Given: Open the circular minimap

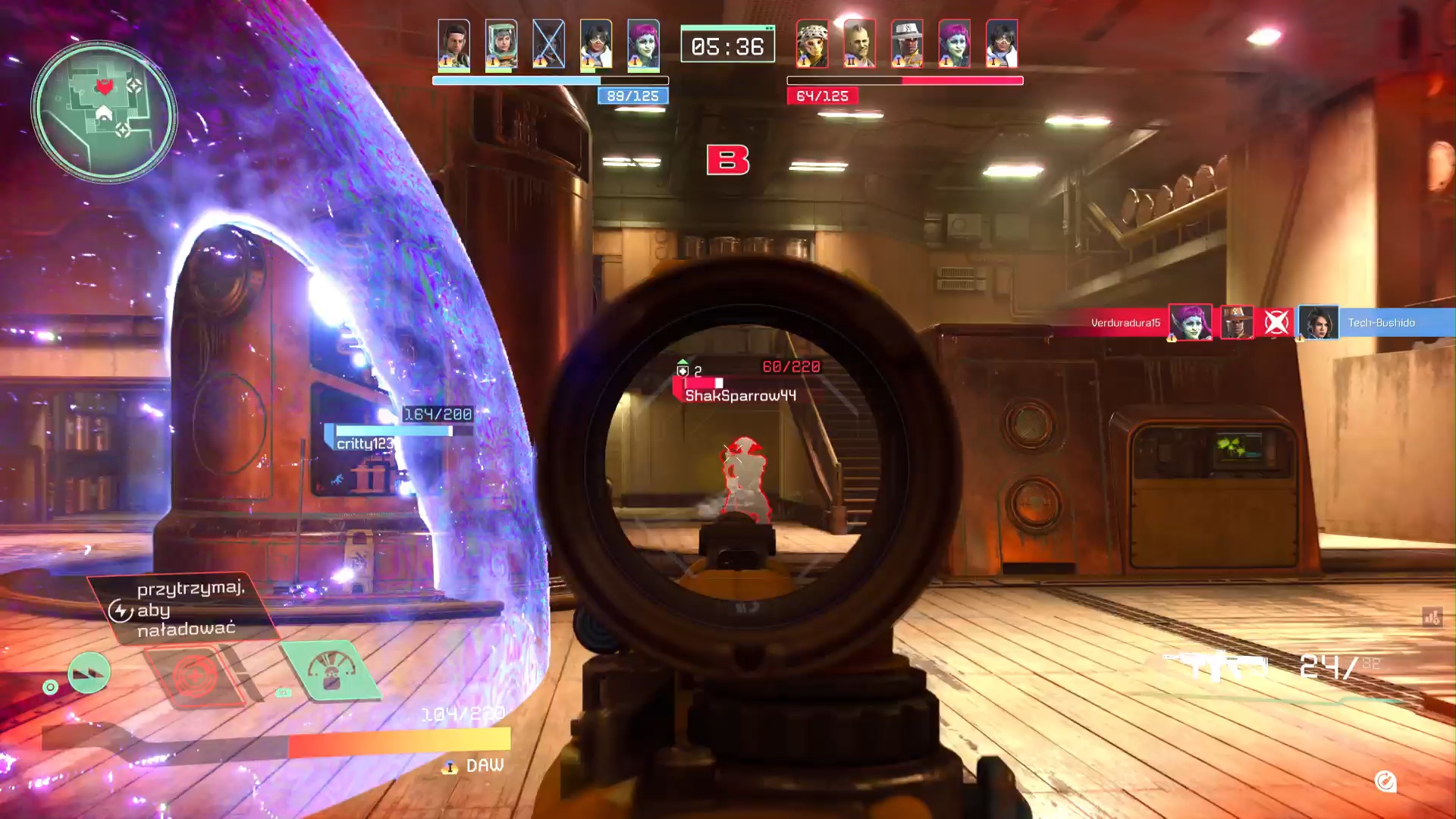Looking at the screenshot, I should (104, 111).
